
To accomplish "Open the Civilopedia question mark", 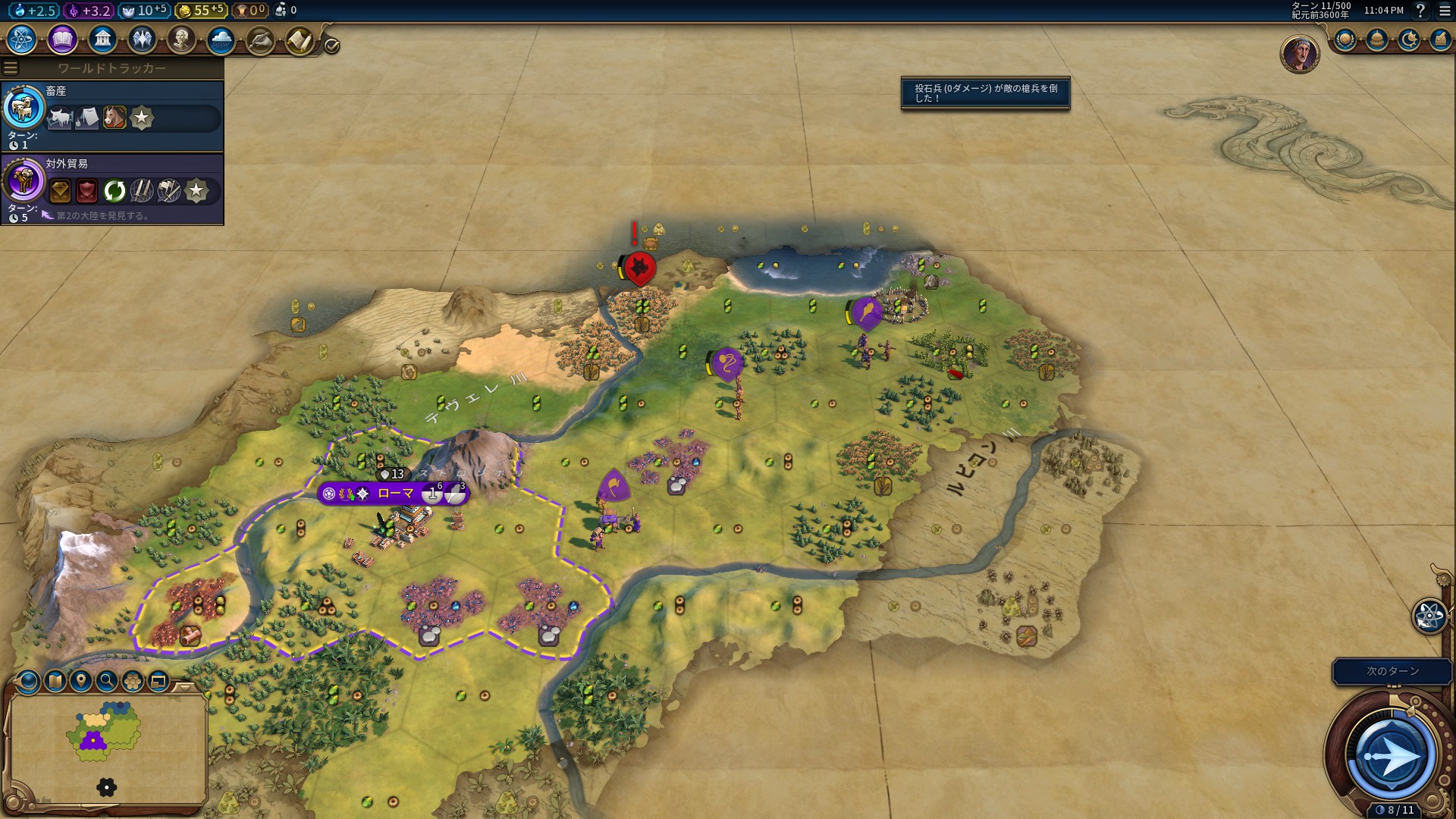I will coord(1420,11).
